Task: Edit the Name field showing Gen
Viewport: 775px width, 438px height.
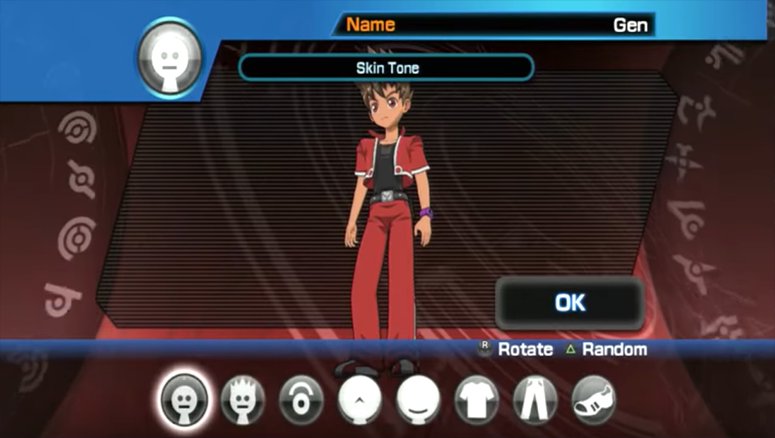Action: [x=497, y=25]
